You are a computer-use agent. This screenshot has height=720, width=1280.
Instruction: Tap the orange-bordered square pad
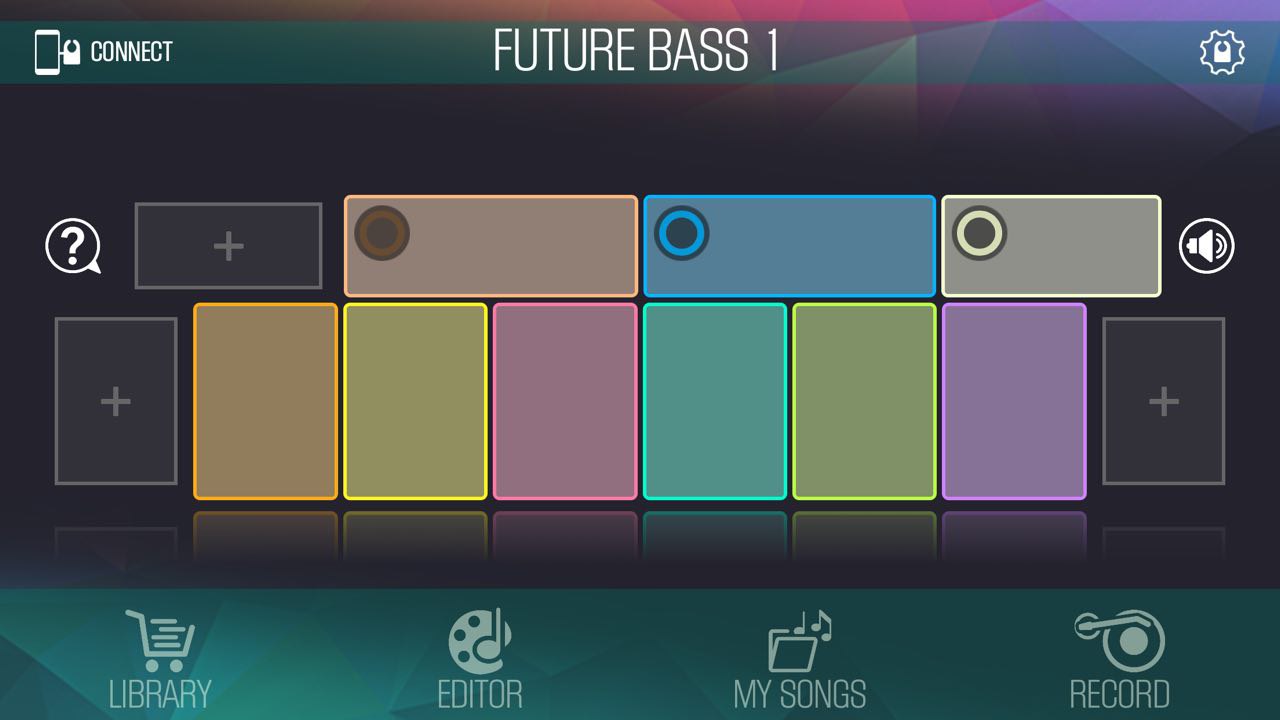(265, 401)
